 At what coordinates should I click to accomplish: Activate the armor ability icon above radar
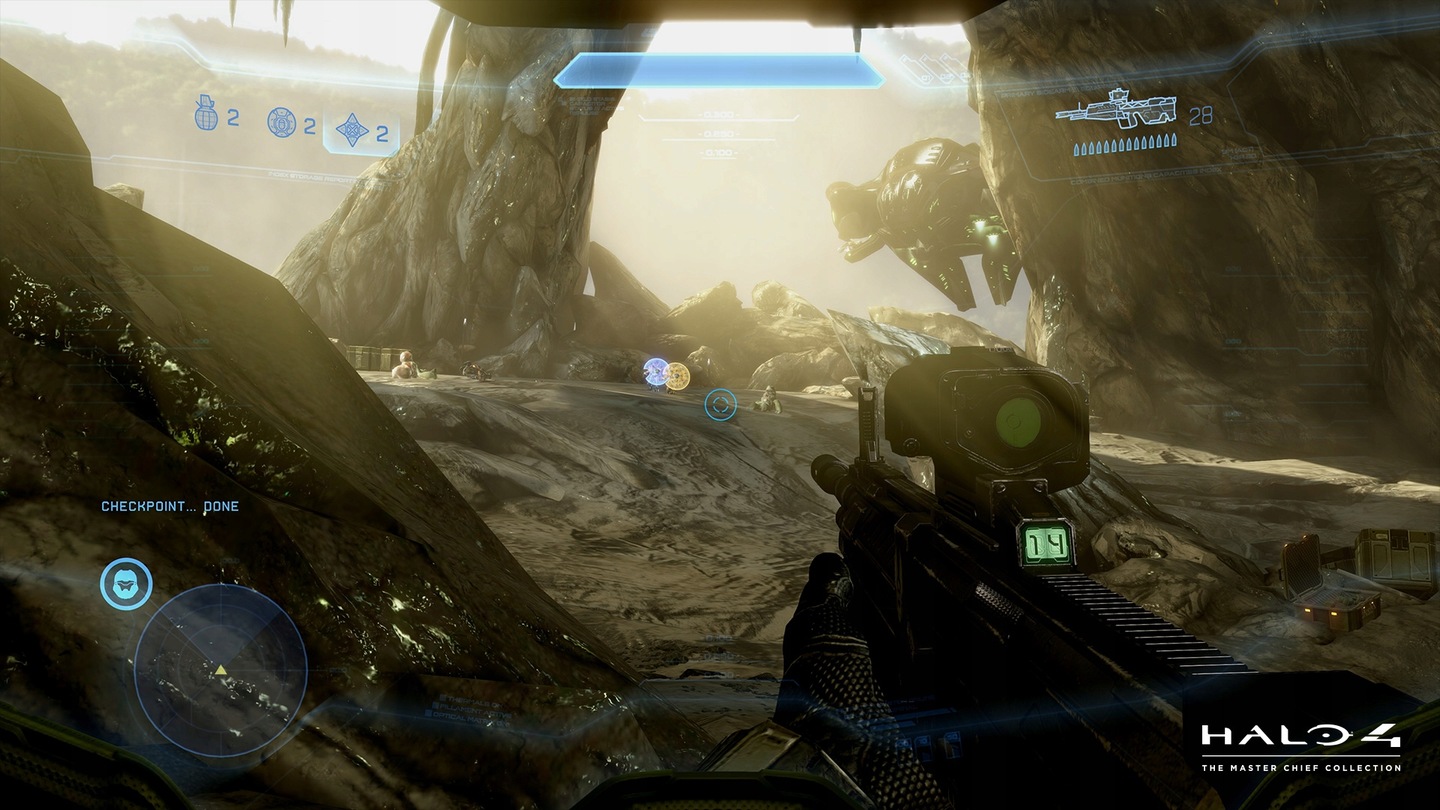pos(126,584)
